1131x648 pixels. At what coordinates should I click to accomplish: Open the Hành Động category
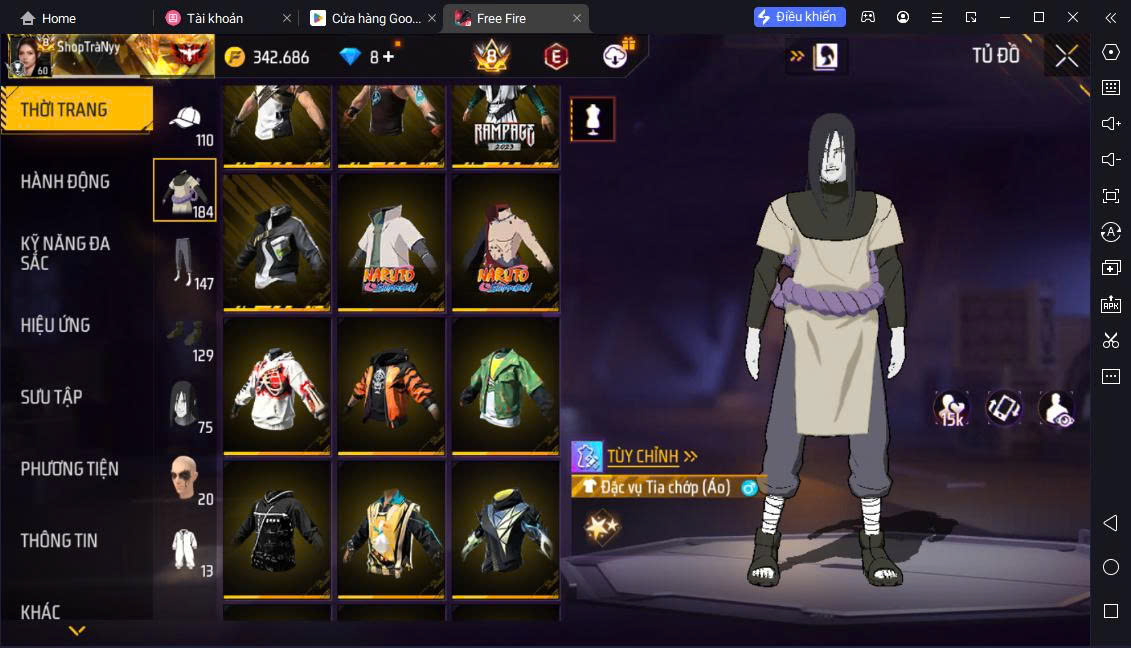pyautogui.click(x=65, y=182)
